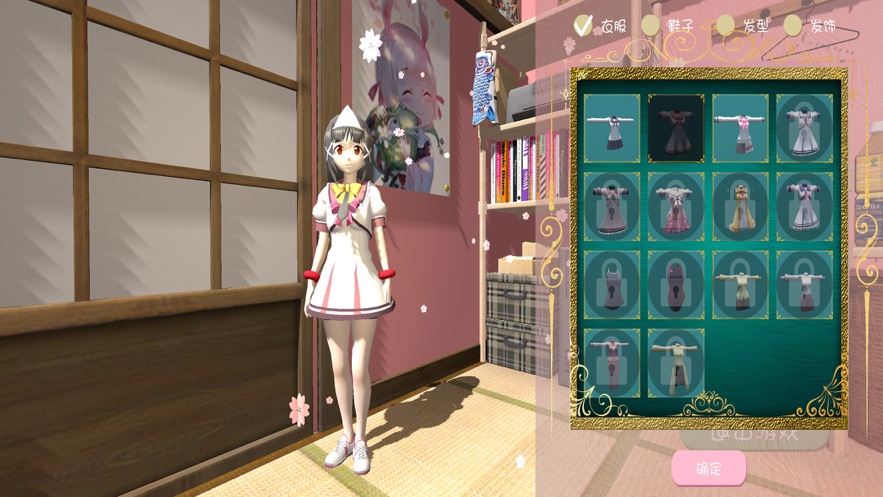Screen dimensions: 883x497
Task: Select the locked yellow long dress
Action: pos(740,206)
